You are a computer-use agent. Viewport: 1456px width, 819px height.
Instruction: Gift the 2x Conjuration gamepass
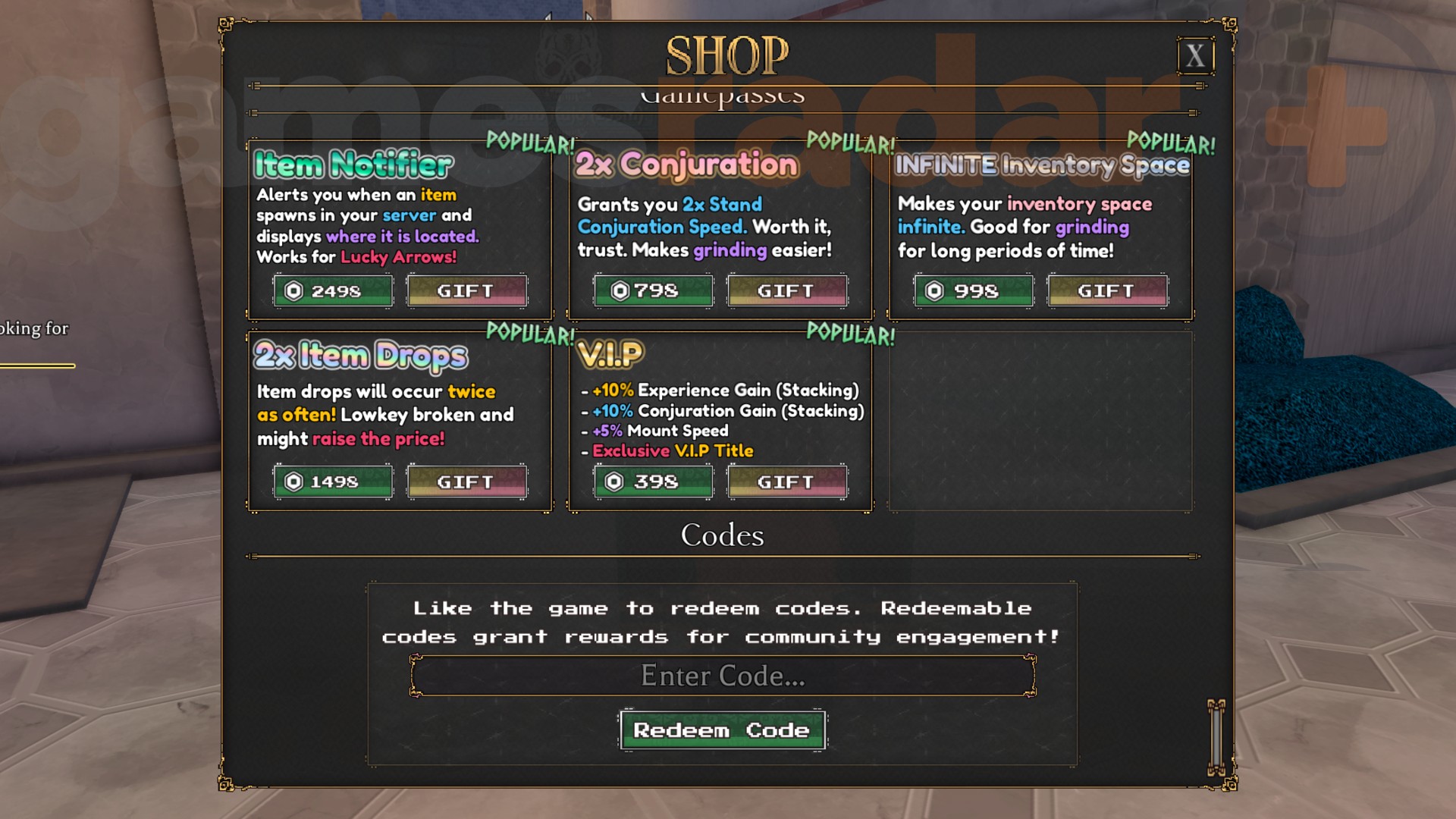[x=786, y=290]
